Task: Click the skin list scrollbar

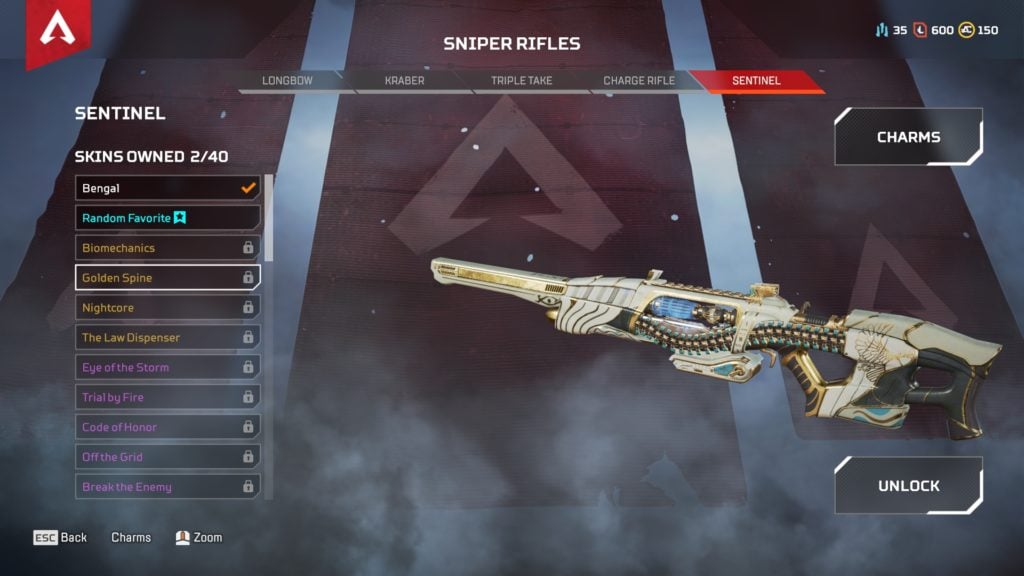Action: 269,218
